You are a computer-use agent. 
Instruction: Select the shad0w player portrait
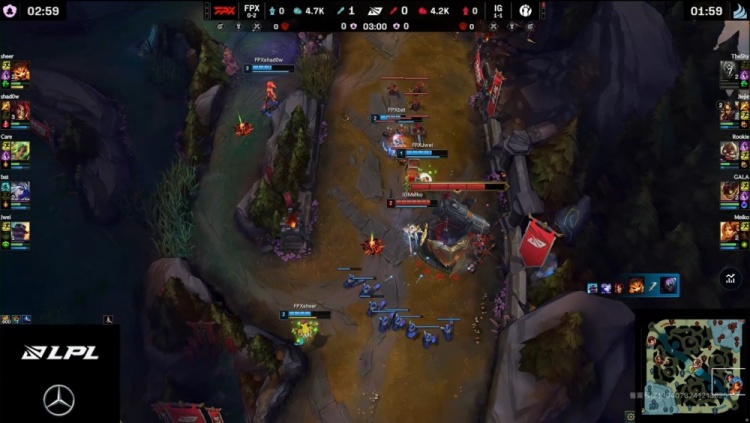pyautogui.click(x=21, y=111)
